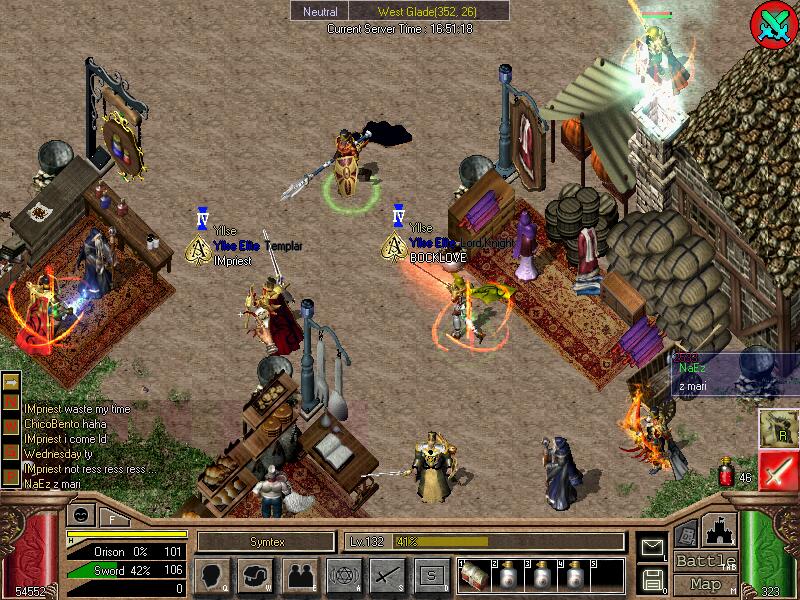The width and height of the screenshot is (800, 600).
Task: Open the head silhouette character button
Action: [x=210, y=575]
